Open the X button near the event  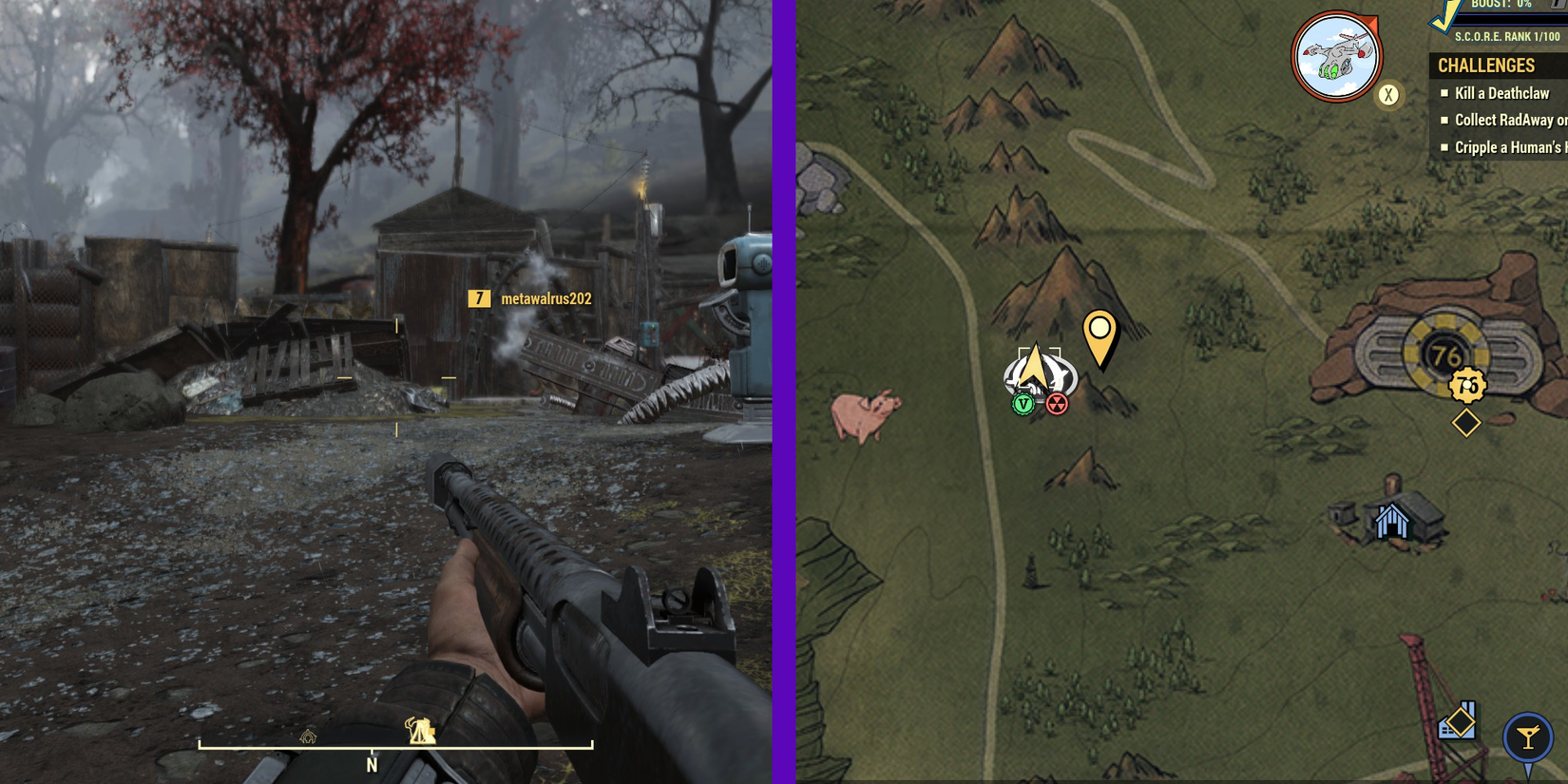(x=1386, y=93)
